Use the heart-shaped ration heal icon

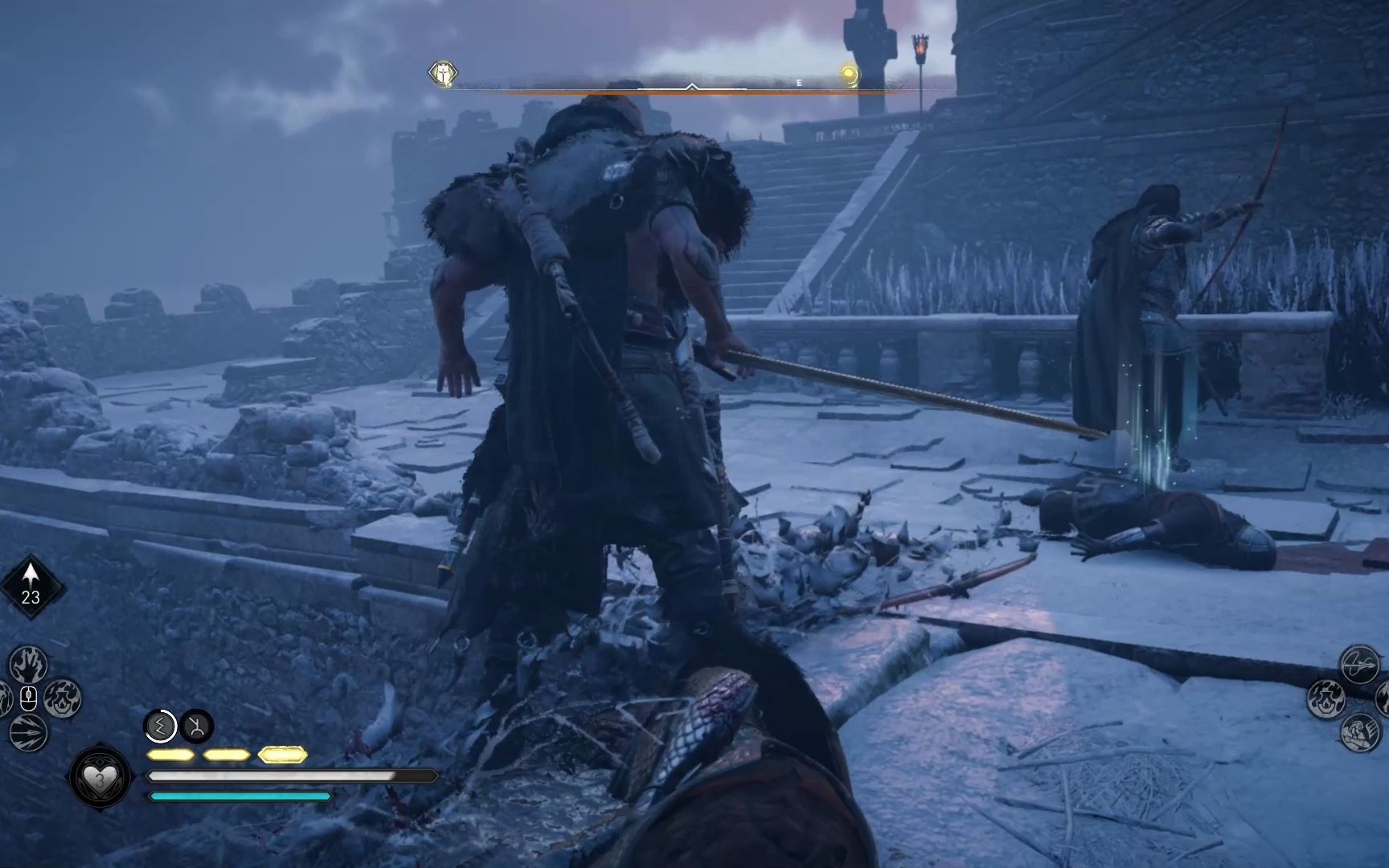pyautogui.click(x=100, y=777)
